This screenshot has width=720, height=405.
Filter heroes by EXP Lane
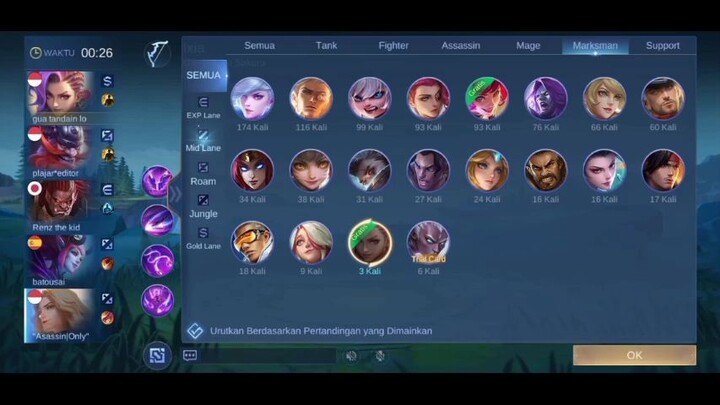[203, 107]
